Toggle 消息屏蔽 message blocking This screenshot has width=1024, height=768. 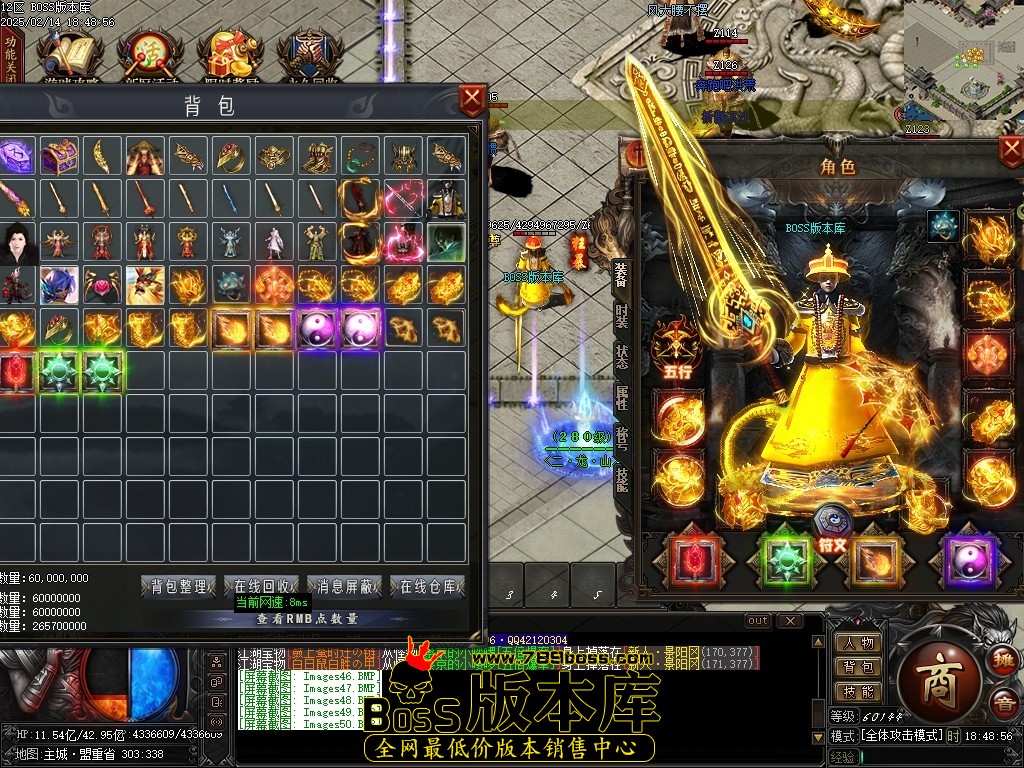coord(345,587)
